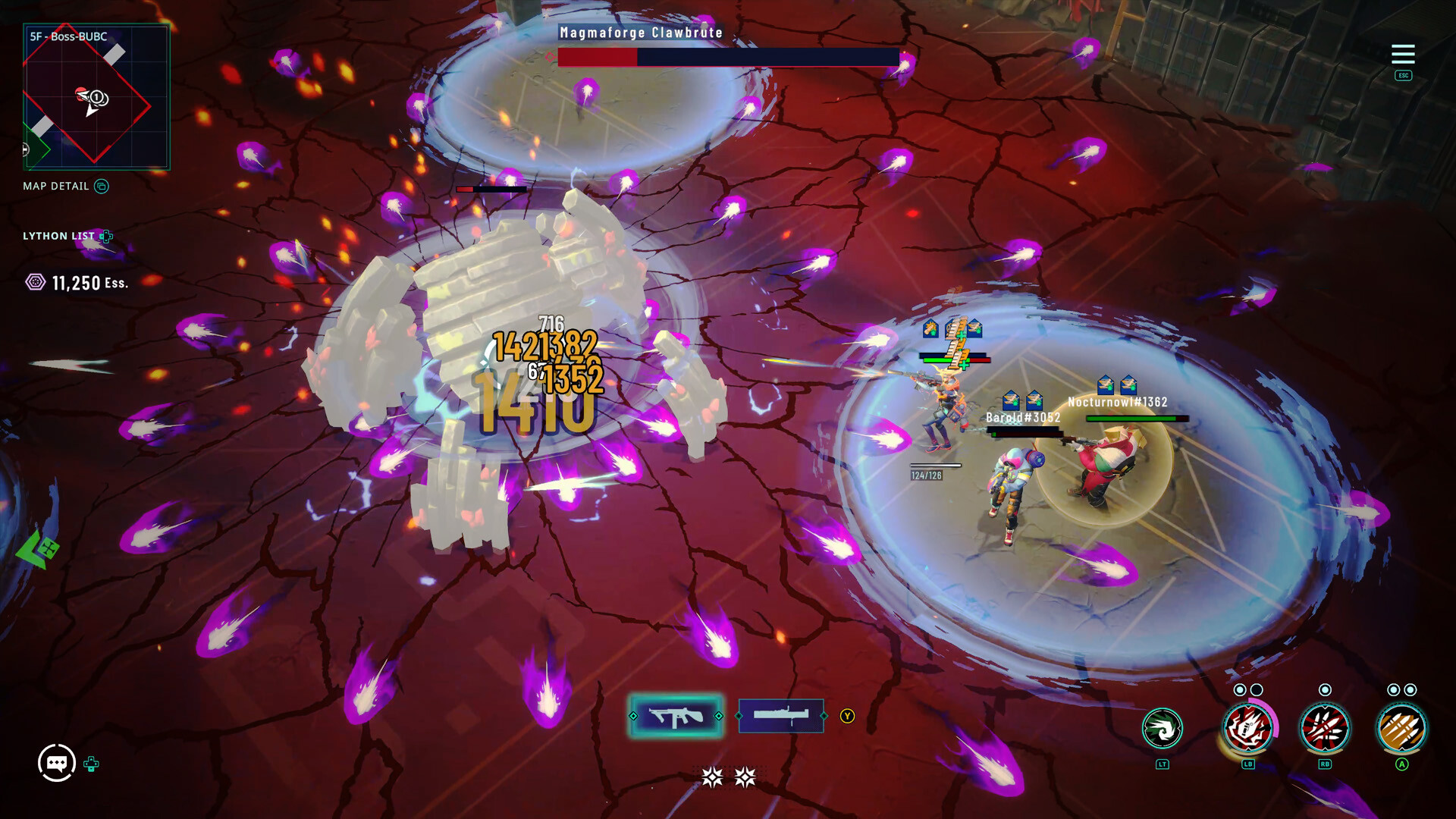Switch to the rocket launcher weapon slot
Viewport: 1456px width, 819px height.
[781, 716]
